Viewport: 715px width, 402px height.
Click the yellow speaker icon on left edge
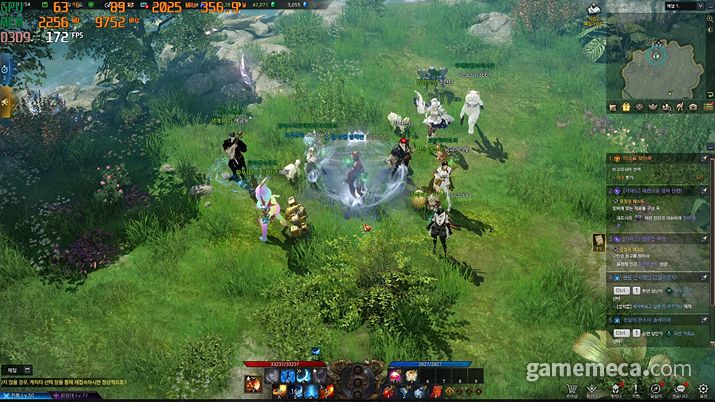pyautogui.click(x=5, y=101)
